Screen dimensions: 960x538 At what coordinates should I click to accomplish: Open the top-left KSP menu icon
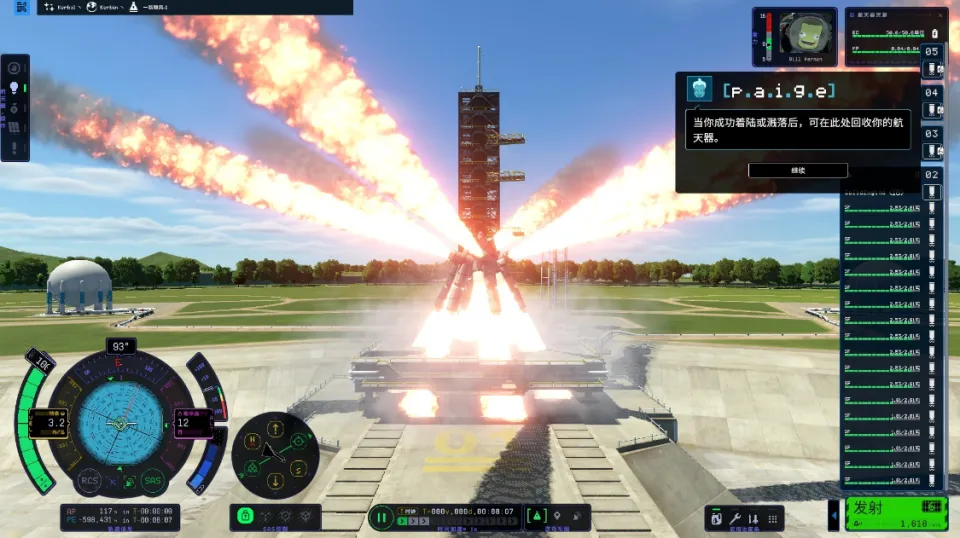tap(22, 7)
